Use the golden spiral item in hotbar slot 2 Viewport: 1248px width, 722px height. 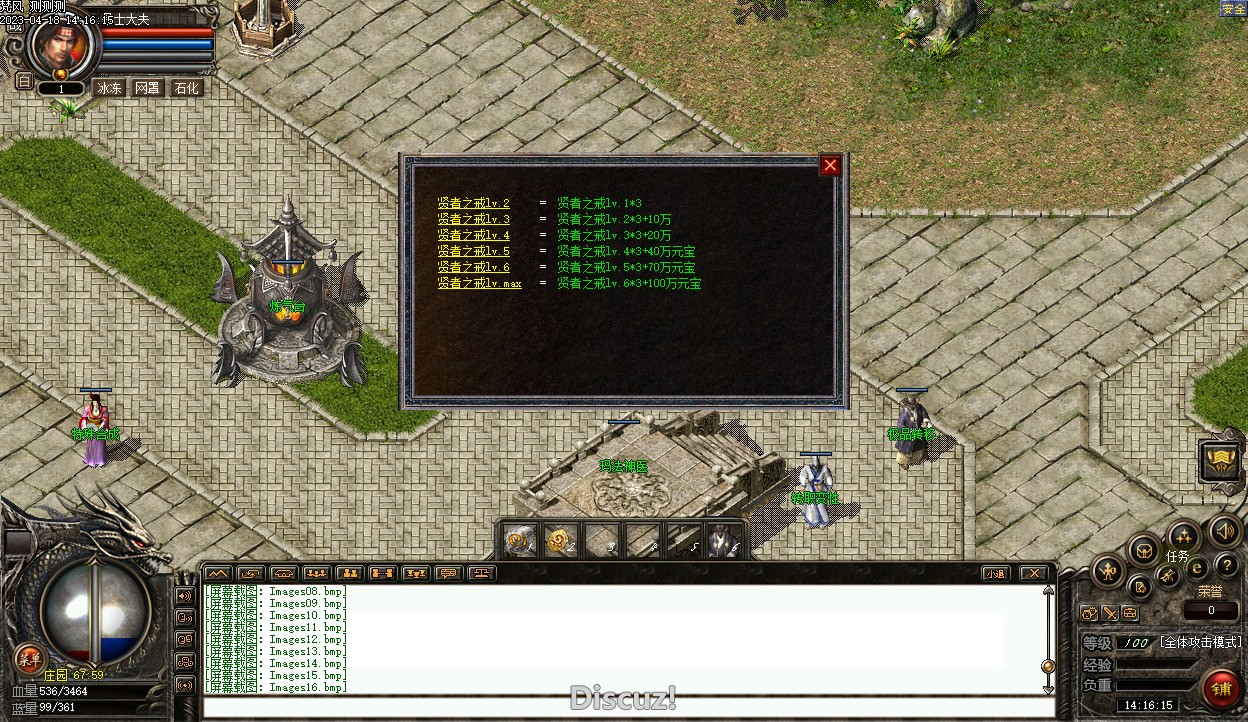558,541
